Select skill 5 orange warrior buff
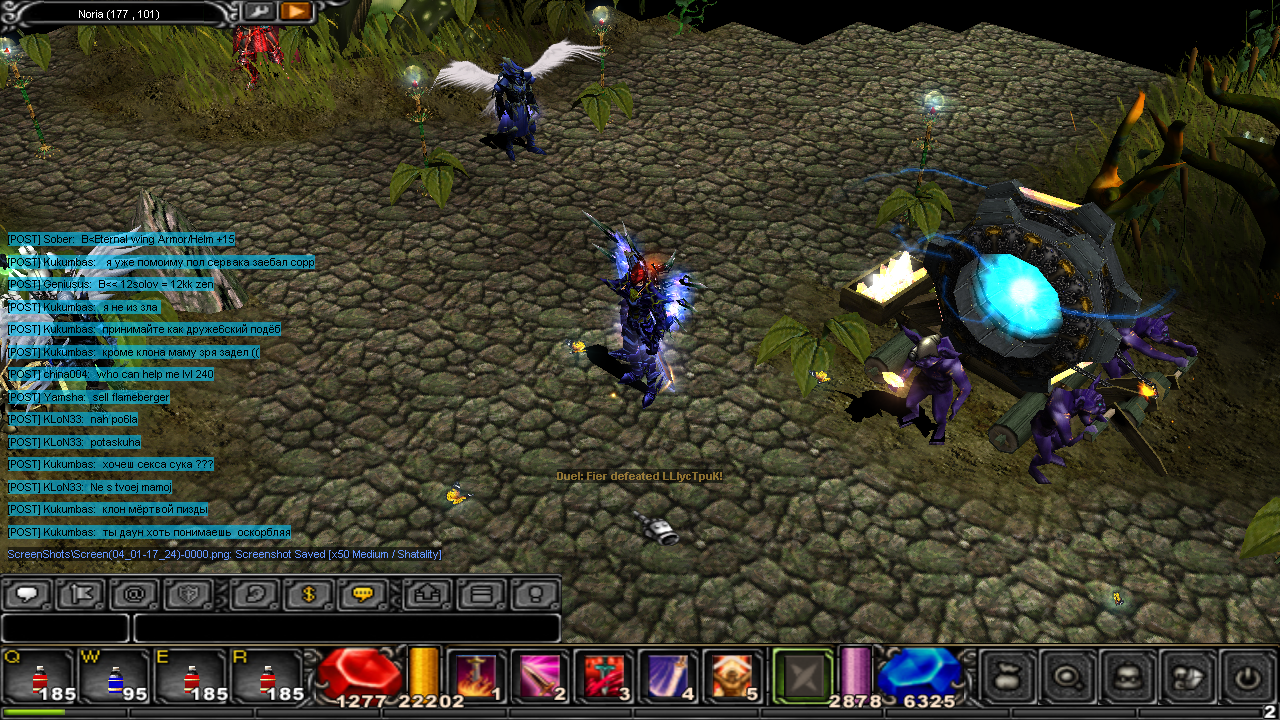This screenshot has height=720, width=1280. pos(729,677)
